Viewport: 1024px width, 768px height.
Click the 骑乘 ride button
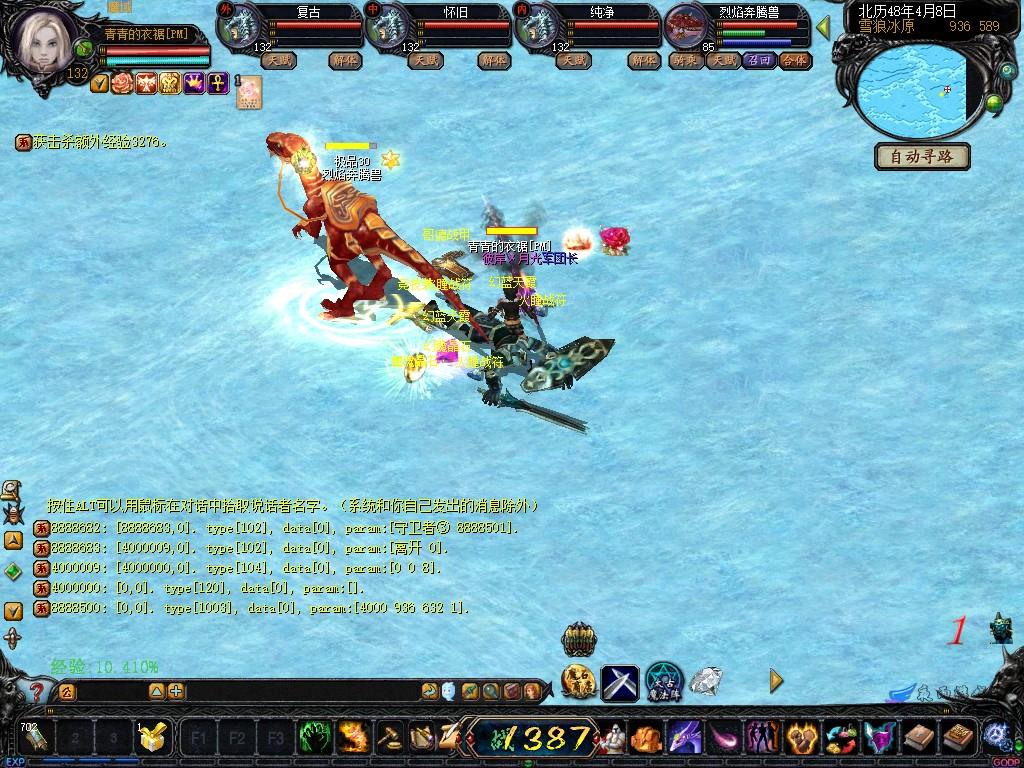pyautogui.click(x=685, y=60)
